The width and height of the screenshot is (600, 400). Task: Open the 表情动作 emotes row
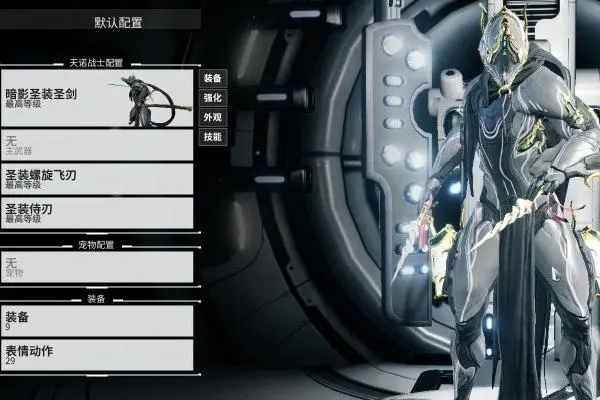97,354
